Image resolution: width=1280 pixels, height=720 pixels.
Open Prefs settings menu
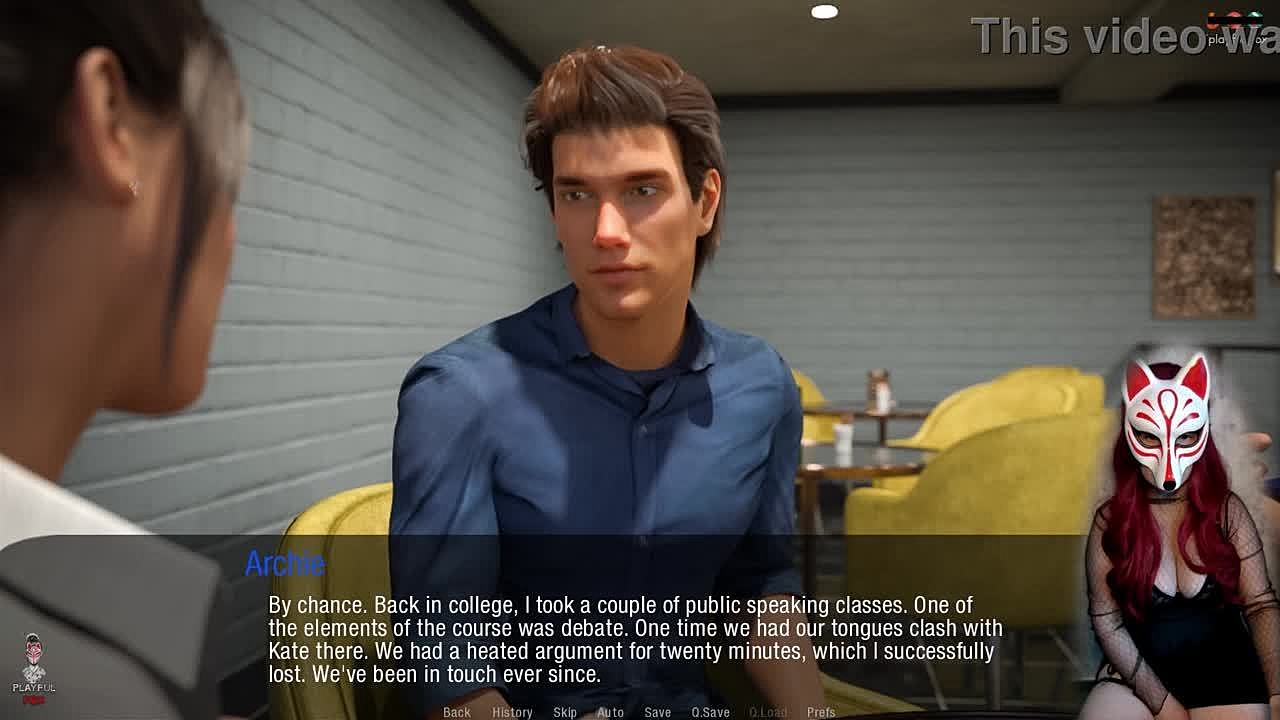coord(821,712)
